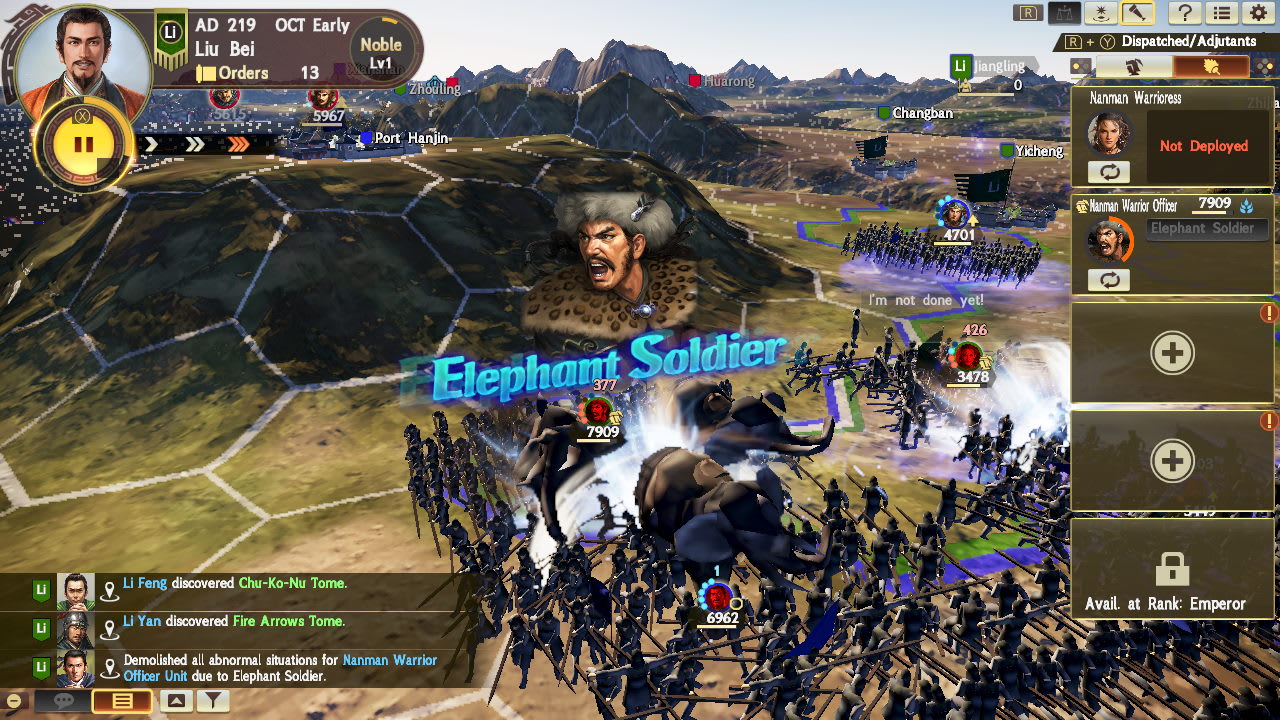
Task: Click the plus button to add an adjutant
Action: (x=1172, y=352)
